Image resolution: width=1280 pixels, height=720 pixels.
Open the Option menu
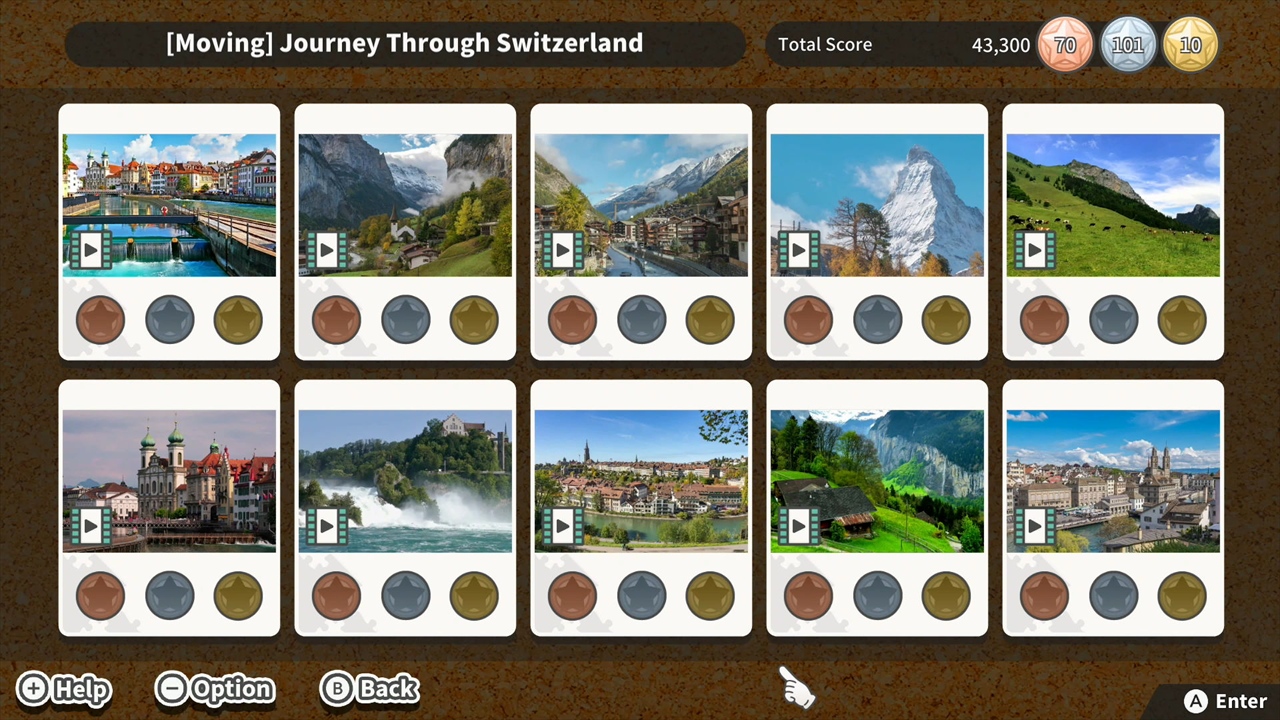[215, 688]
